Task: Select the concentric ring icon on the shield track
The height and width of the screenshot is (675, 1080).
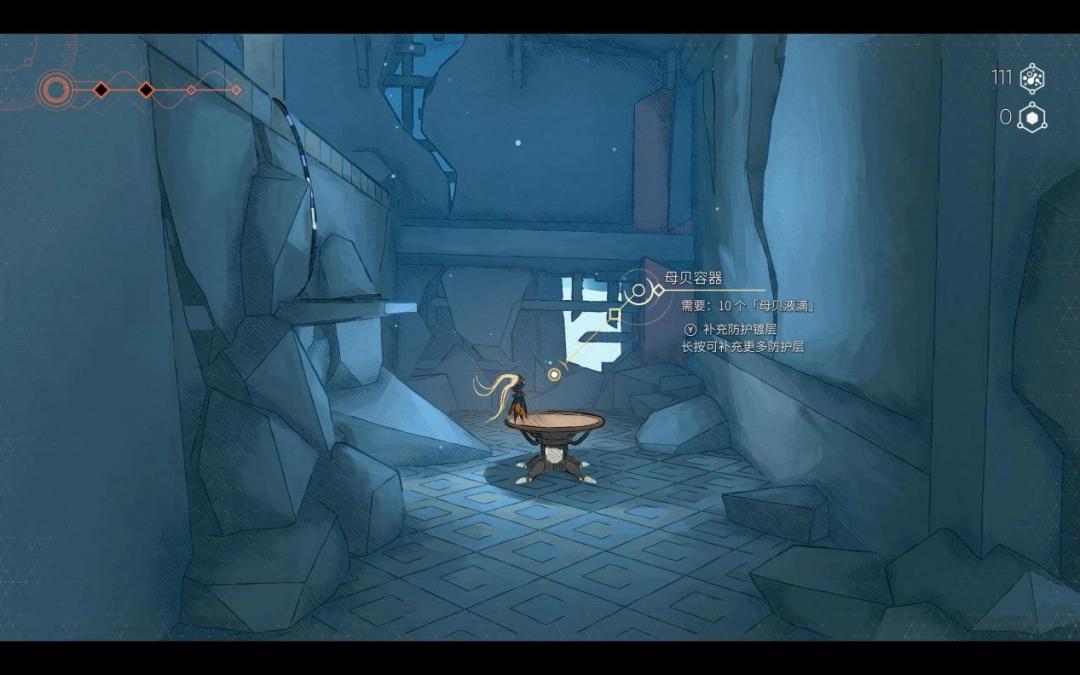Action: tap(56, 91)
